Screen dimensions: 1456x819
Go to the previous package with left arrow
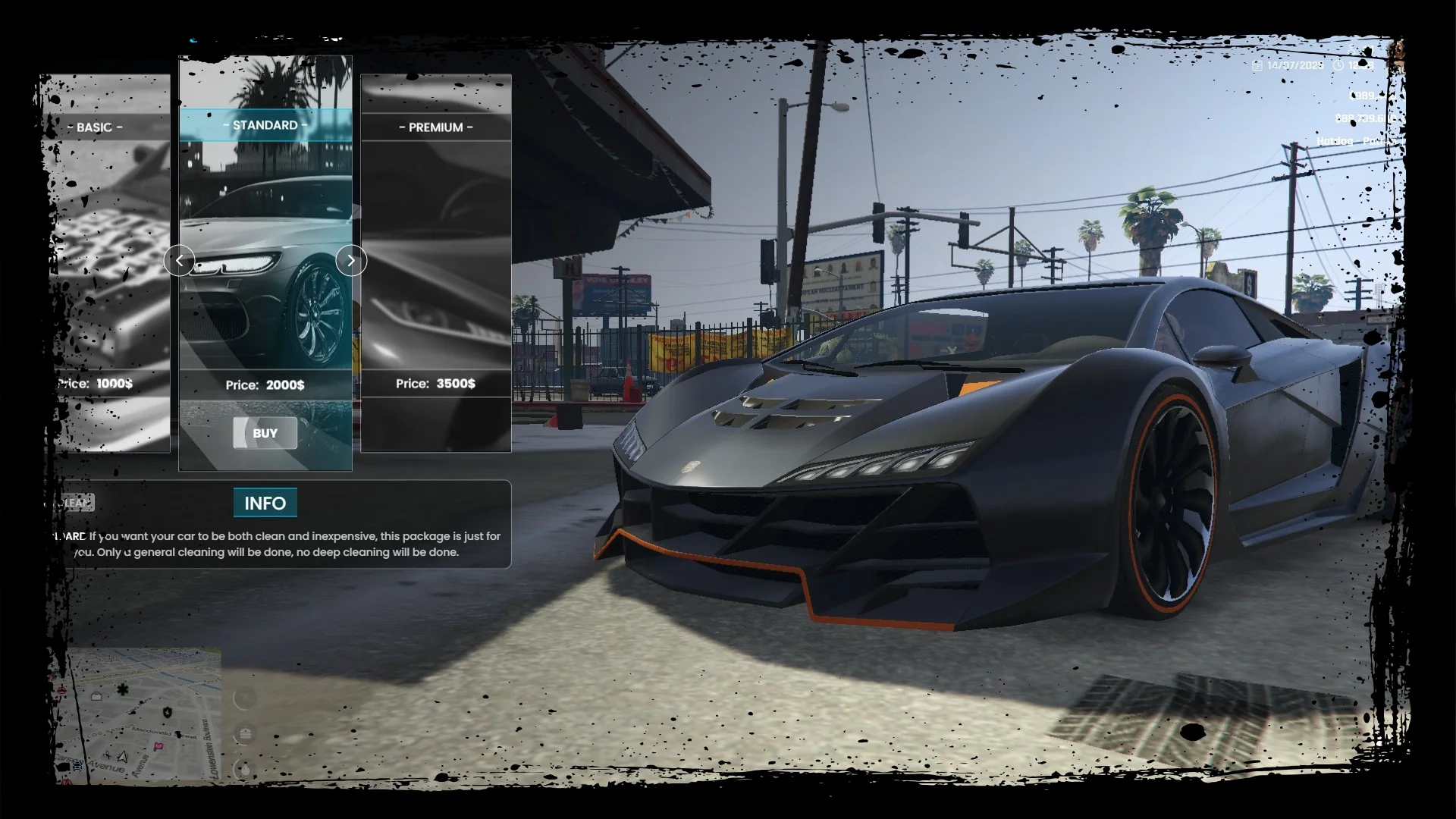click(179, 261)
